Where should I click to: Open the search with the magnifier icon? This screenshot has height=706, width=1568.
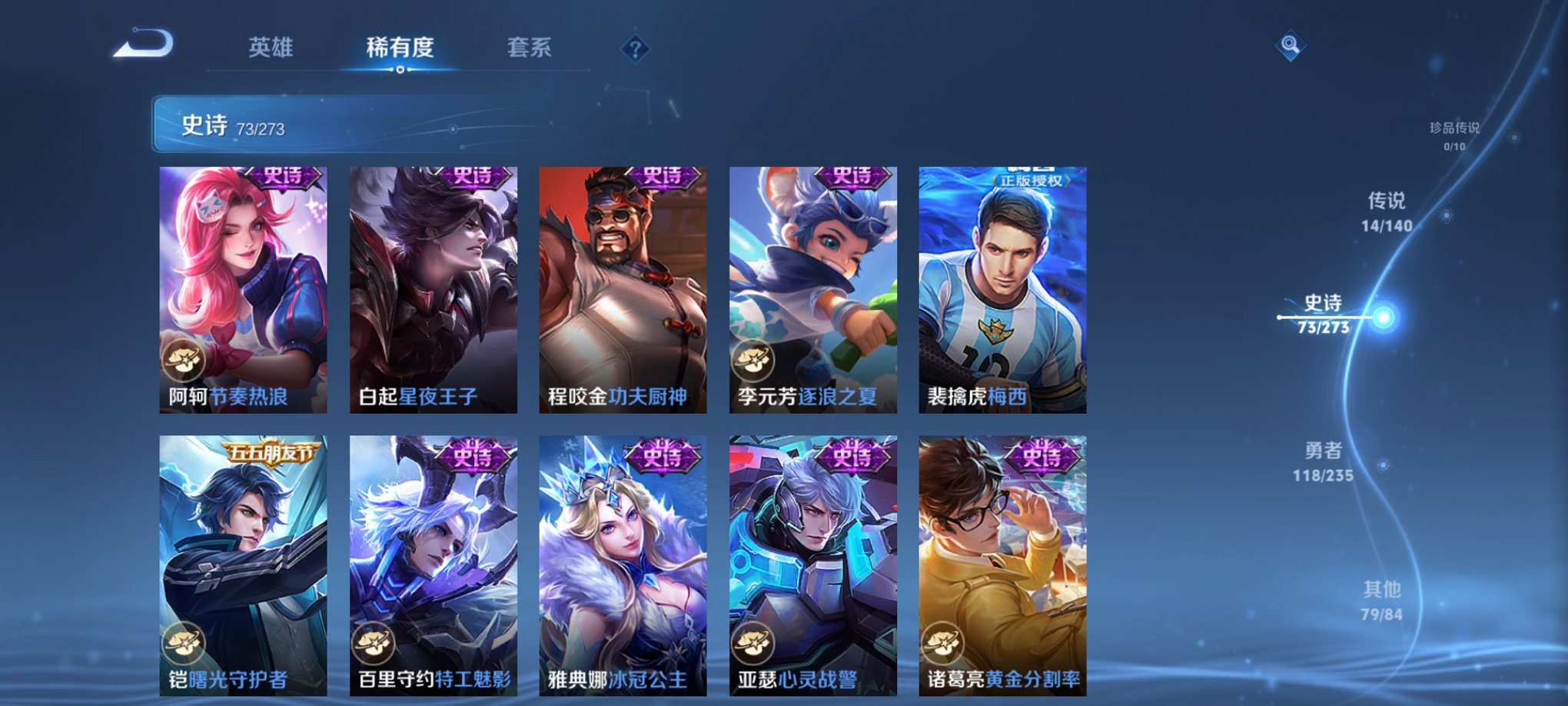(1289, 46)
